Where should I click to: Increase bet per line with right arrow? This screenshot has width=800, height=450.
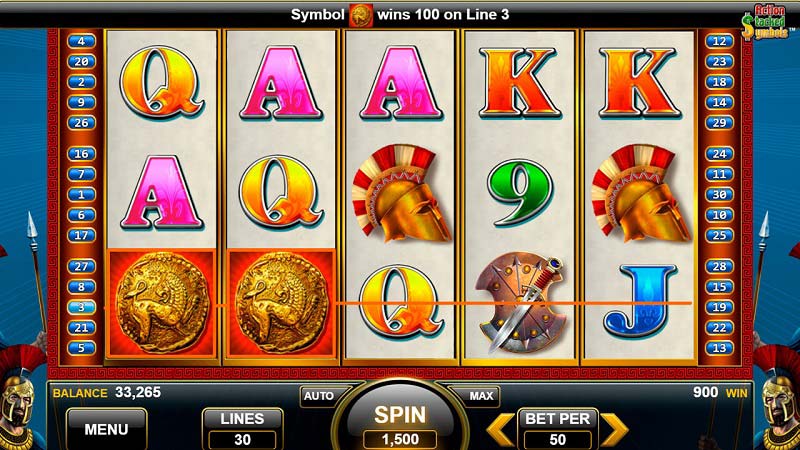click(x=613, y=428)
